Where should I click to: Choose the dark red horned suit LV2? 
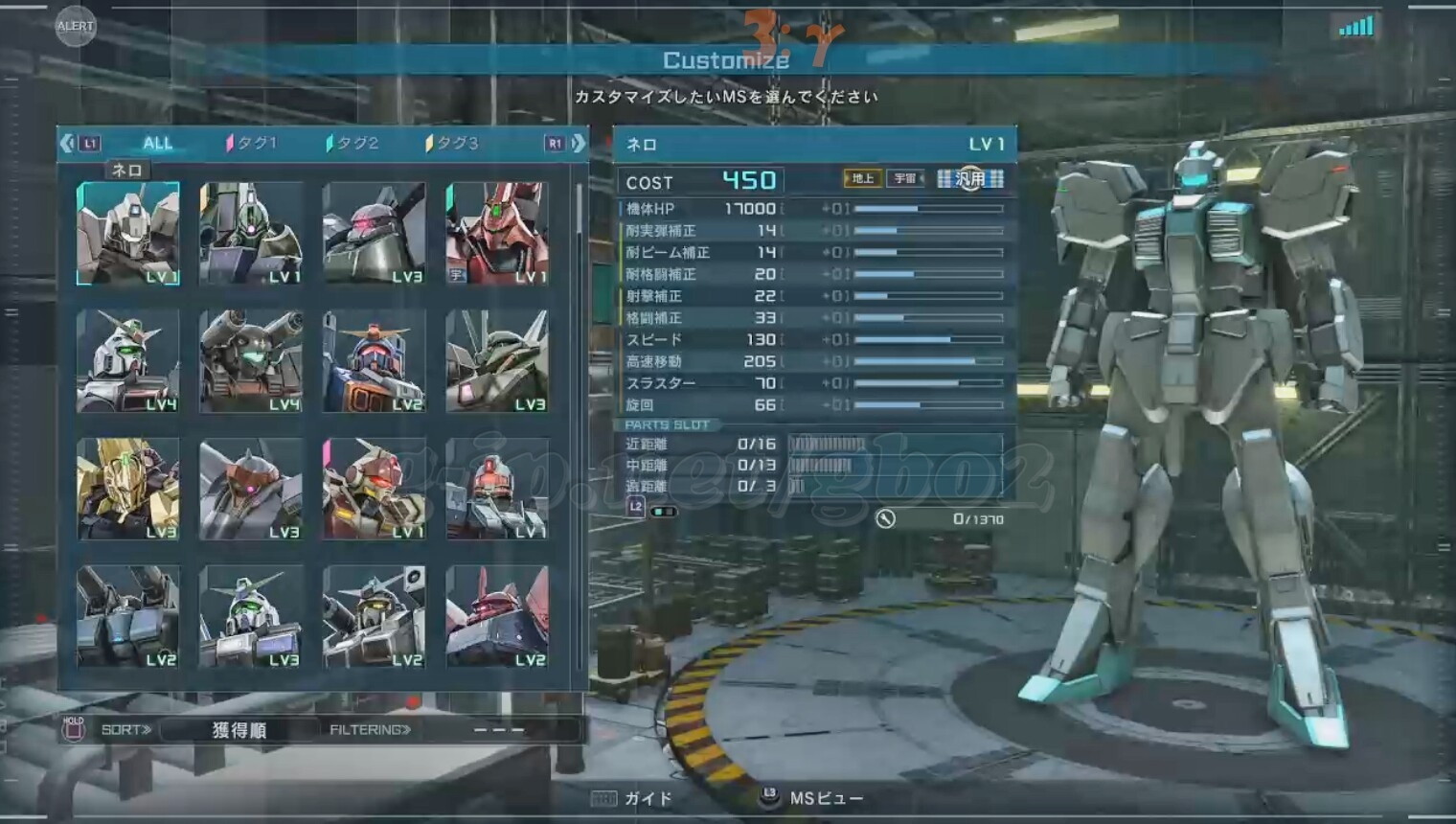pyautogui.click(x=497, y=616)
